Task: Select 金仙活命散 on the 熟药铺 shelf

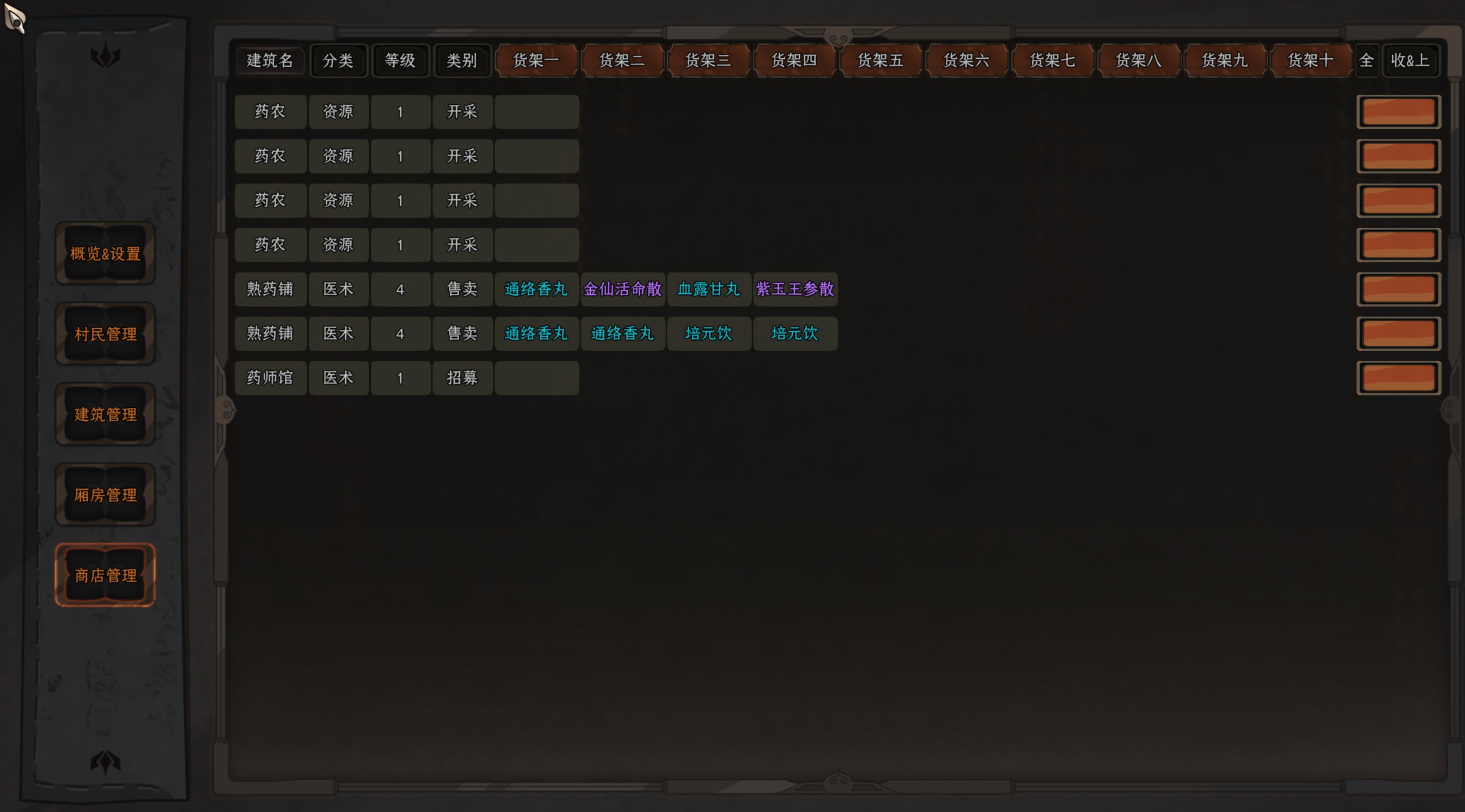Action: 623,289
